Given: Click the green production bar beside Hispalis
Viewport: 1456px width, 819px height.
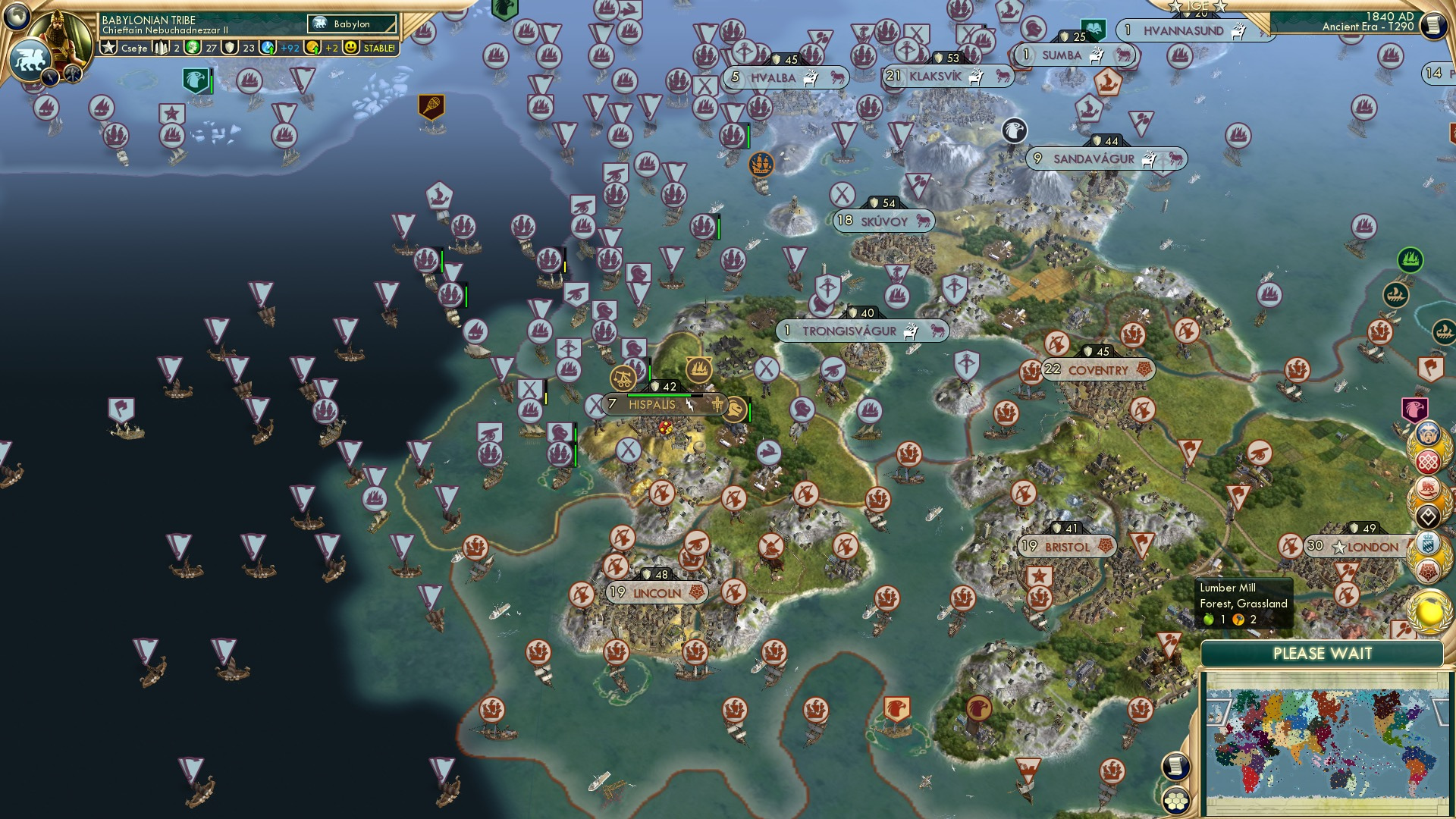Looking at the screenshot, I should (x=660, y=395).
